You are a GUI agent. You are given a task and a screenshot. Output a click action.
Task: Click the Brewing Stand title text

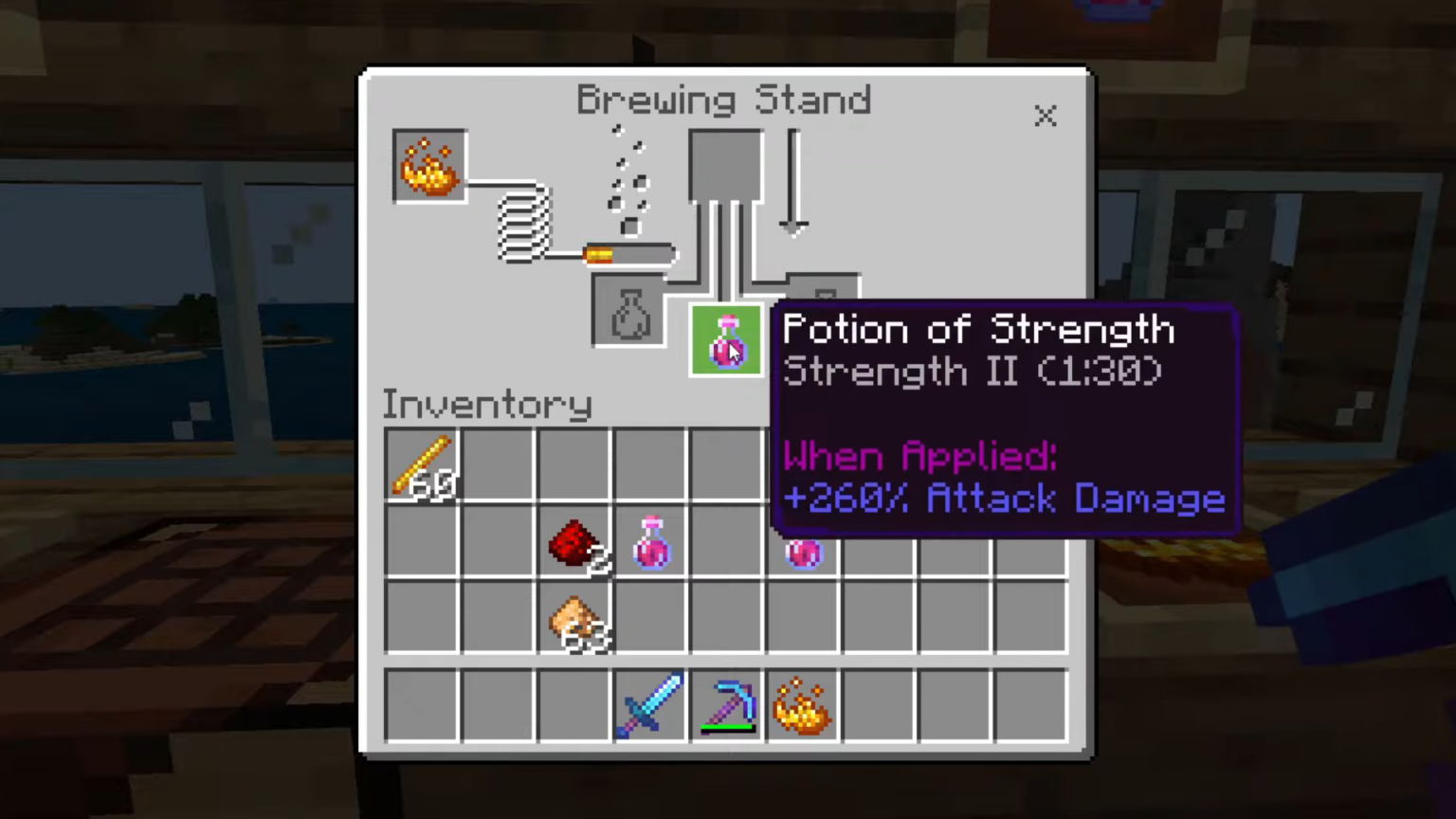click(x=723, y=100)
